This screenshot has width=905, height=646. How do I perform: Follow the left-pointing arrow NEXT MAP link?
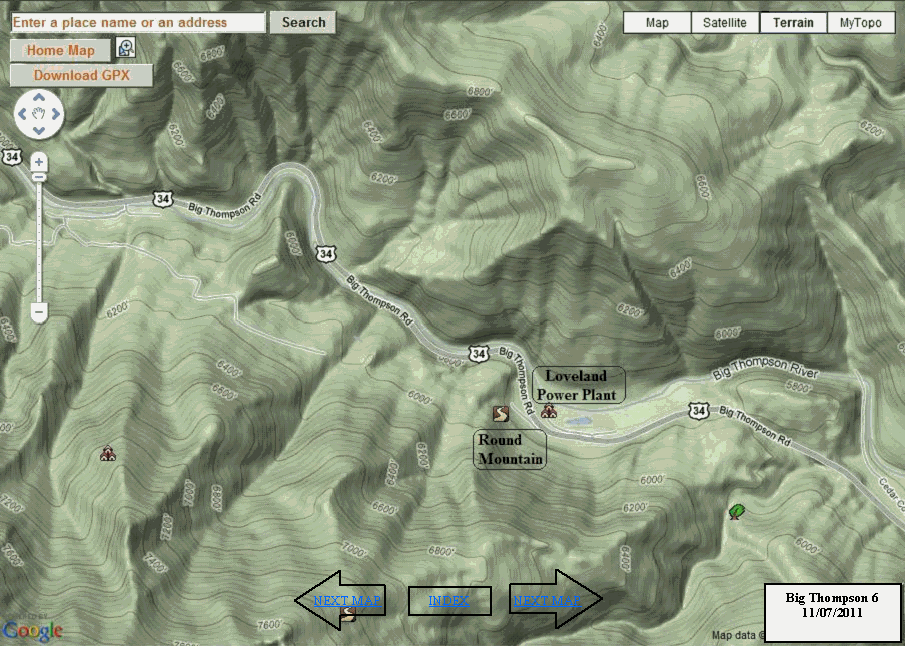346,601
